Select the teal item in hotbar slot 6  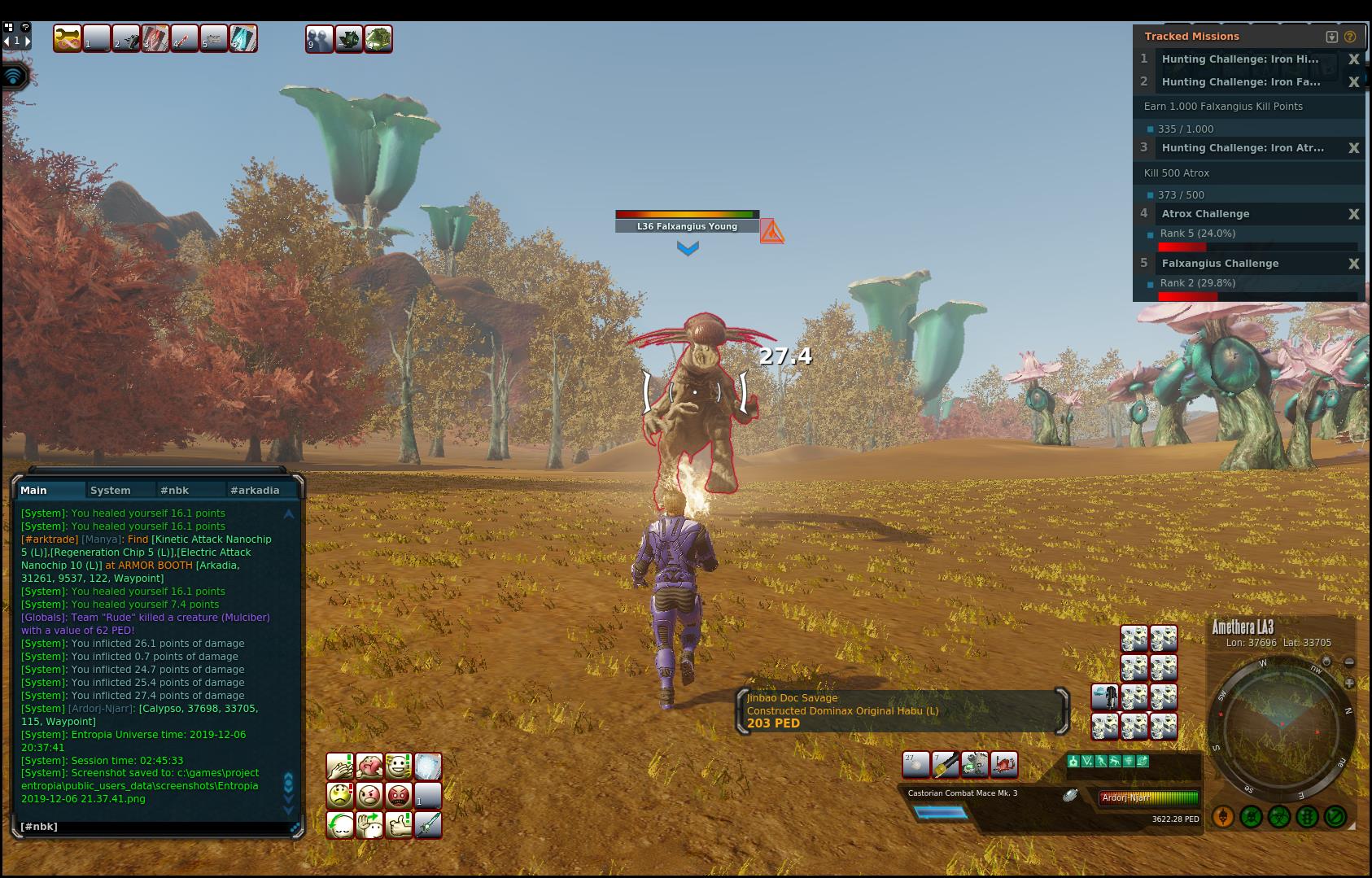243,38
